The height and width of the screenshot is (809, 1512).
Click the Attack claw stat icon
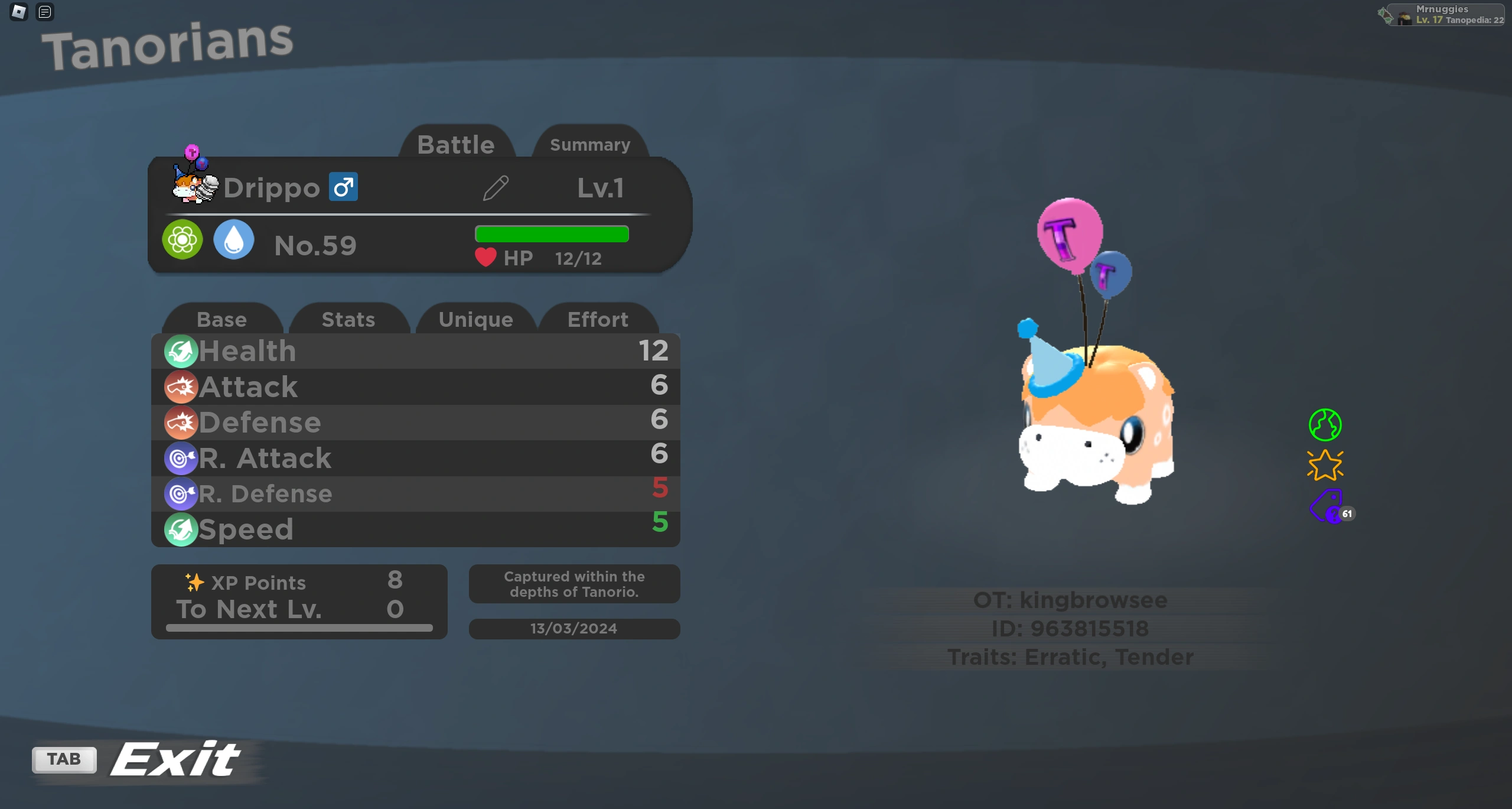point(181,387)
